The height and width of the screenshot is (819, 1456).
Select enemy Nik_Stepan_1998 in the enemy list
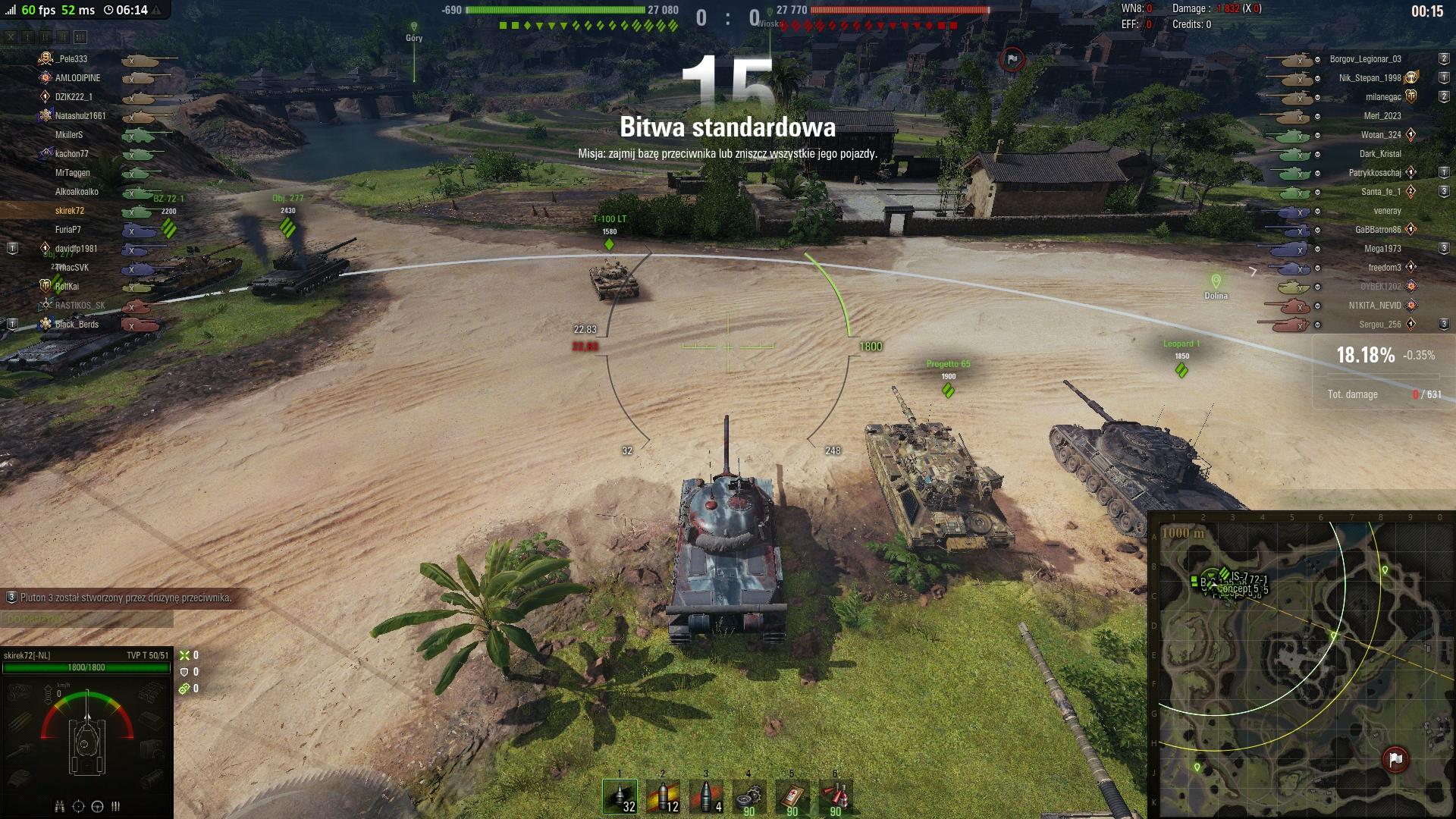tap(1370, 78)
